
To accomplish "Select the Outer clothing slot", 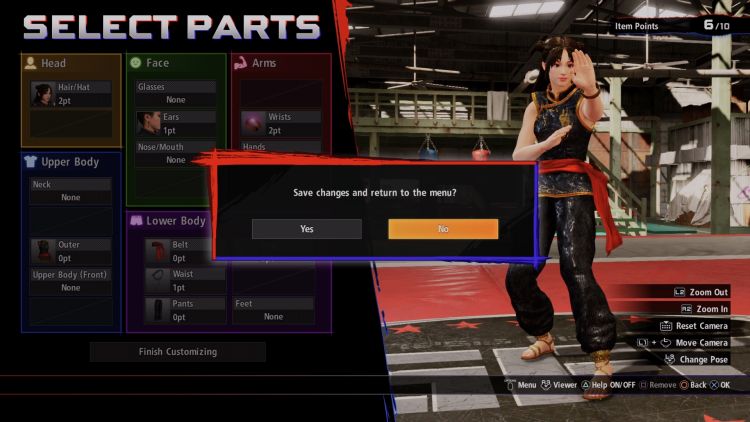I will click(x=71, y=251).
